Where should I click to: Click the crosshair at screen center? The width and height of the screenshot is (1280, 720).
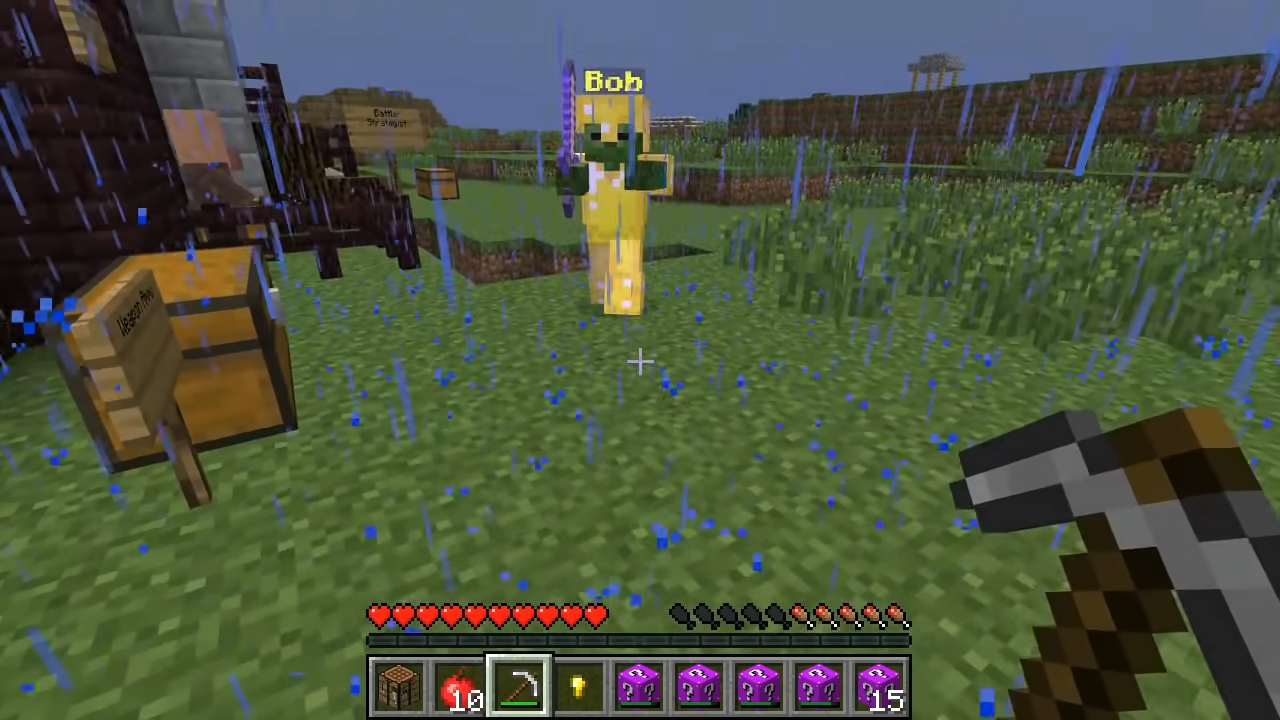tap(640, 362)
